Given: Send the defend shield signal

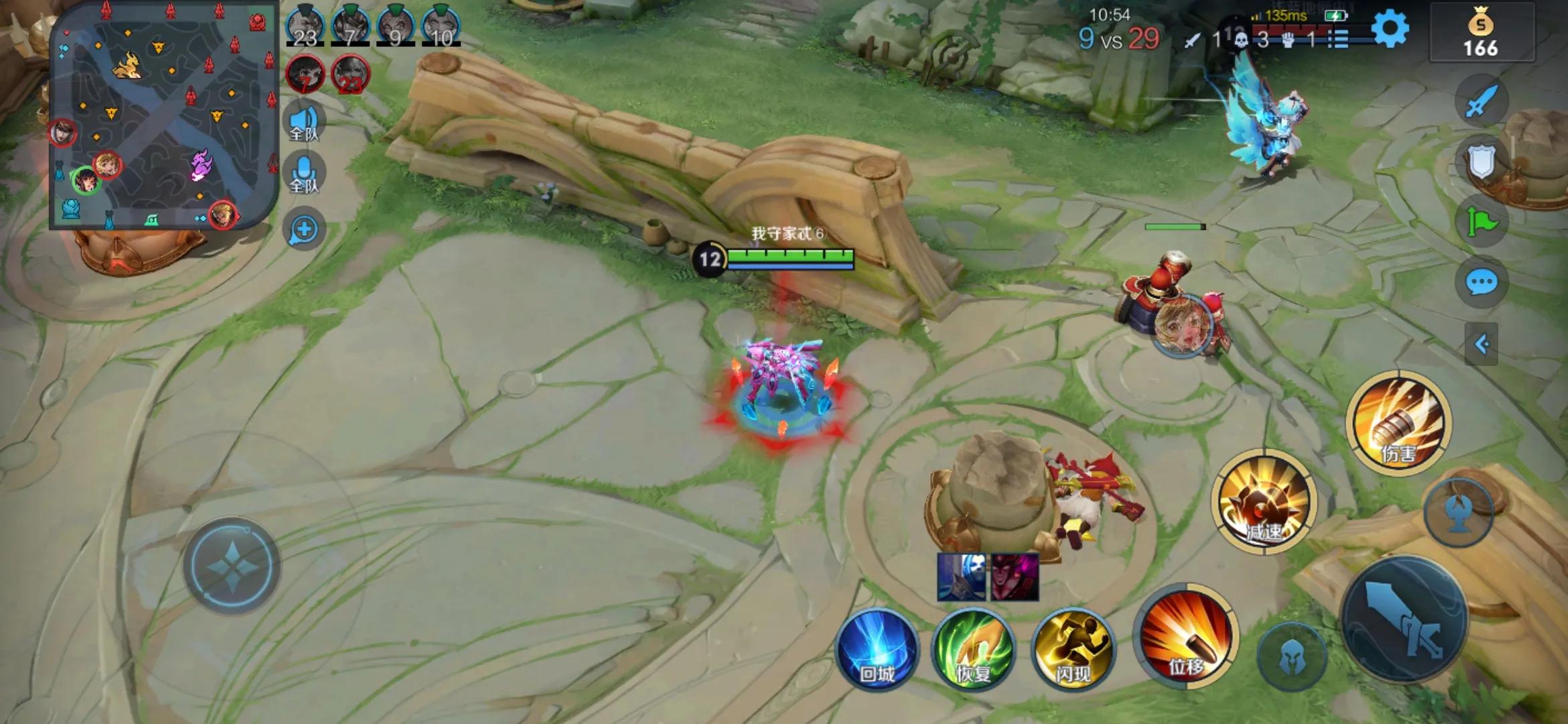Looking at the screenshot, I should (x=1482, y=162).
